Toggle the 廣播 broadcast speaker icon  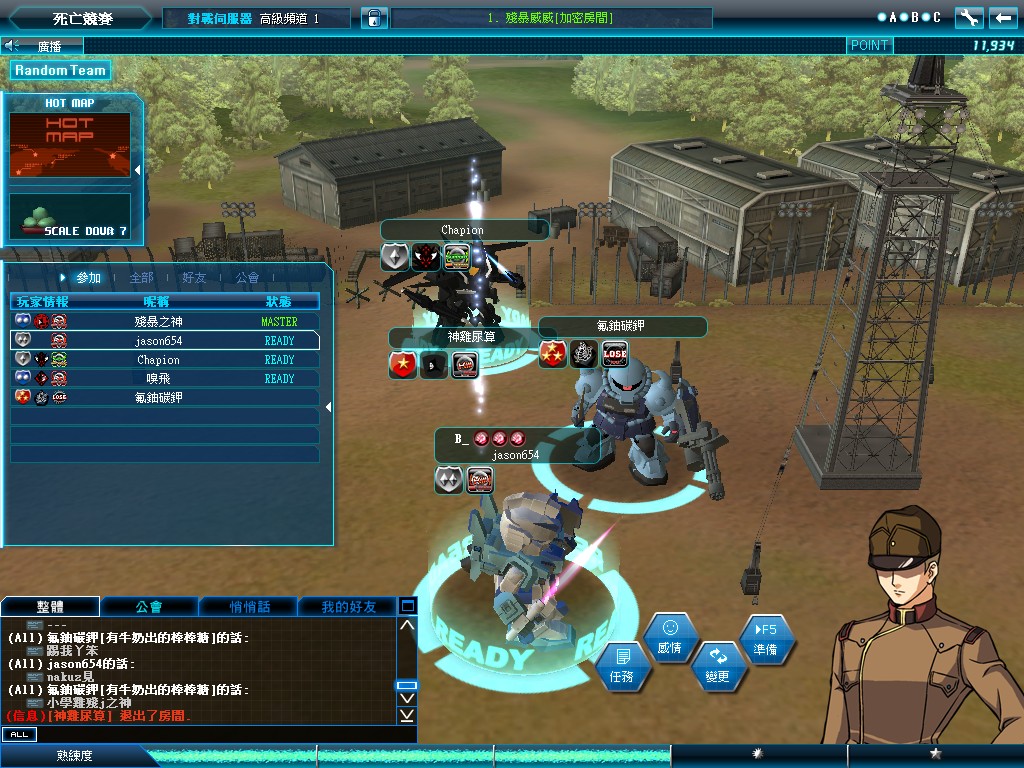click(x=13, y=45)
